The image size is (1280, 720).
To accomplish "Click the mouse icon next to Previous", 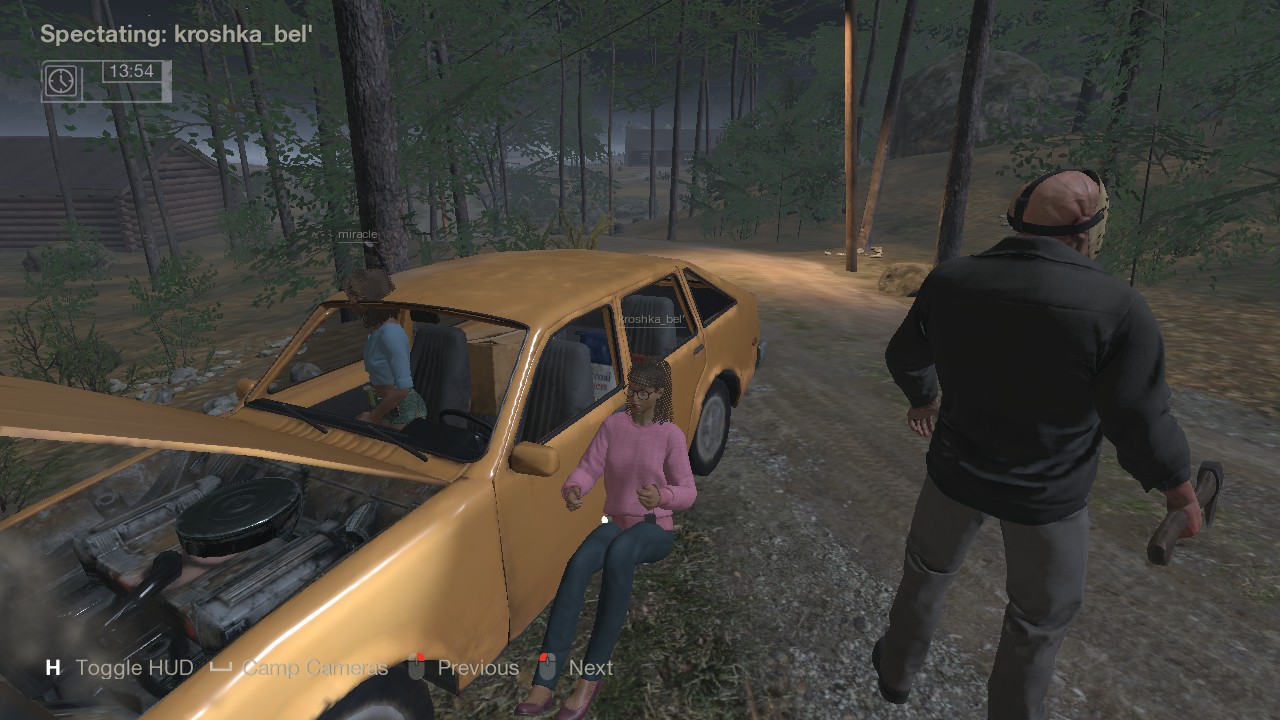I will point(414,666).
